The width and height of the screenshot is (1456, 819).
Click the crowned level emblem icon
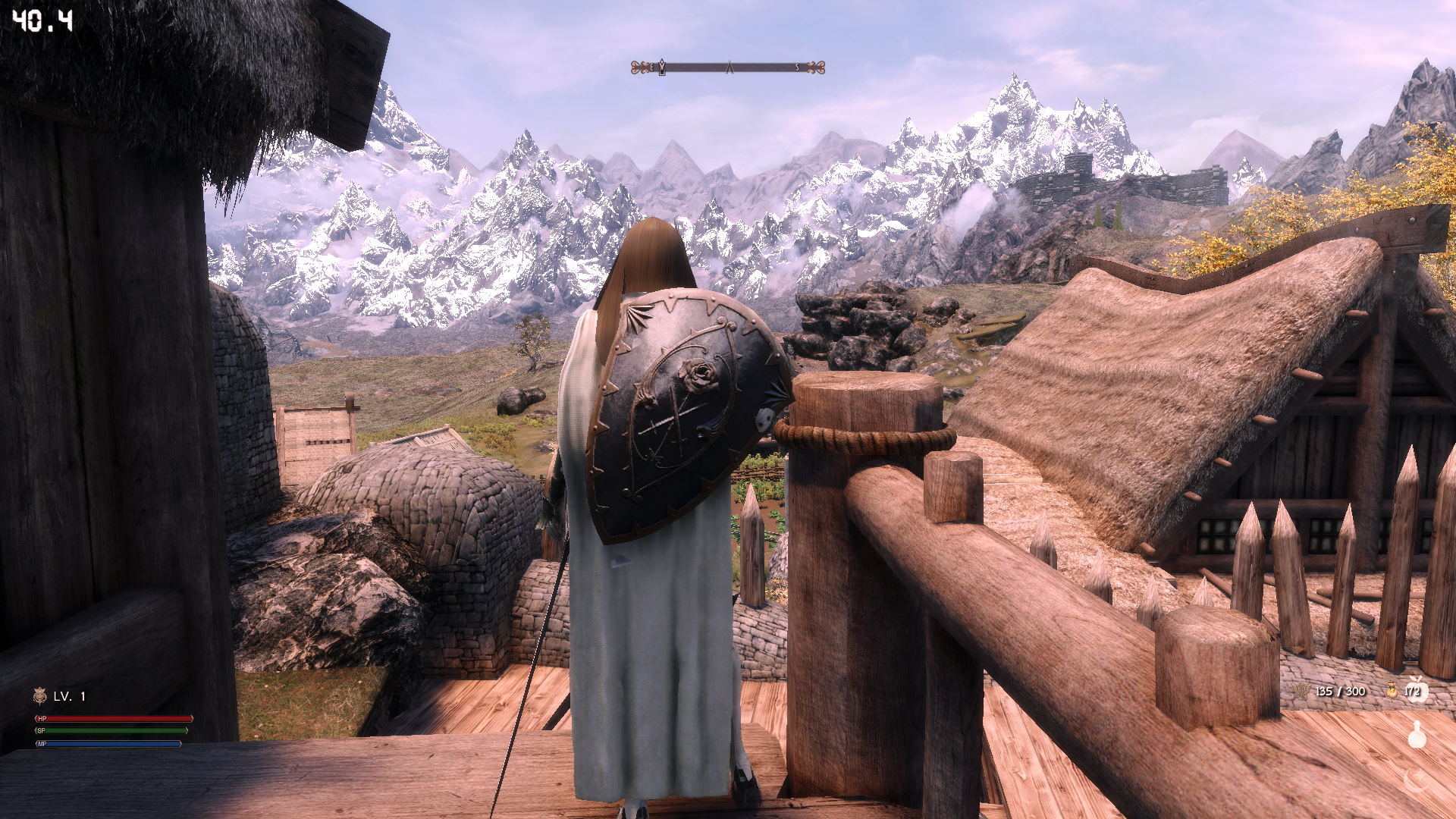pos(40,695)
